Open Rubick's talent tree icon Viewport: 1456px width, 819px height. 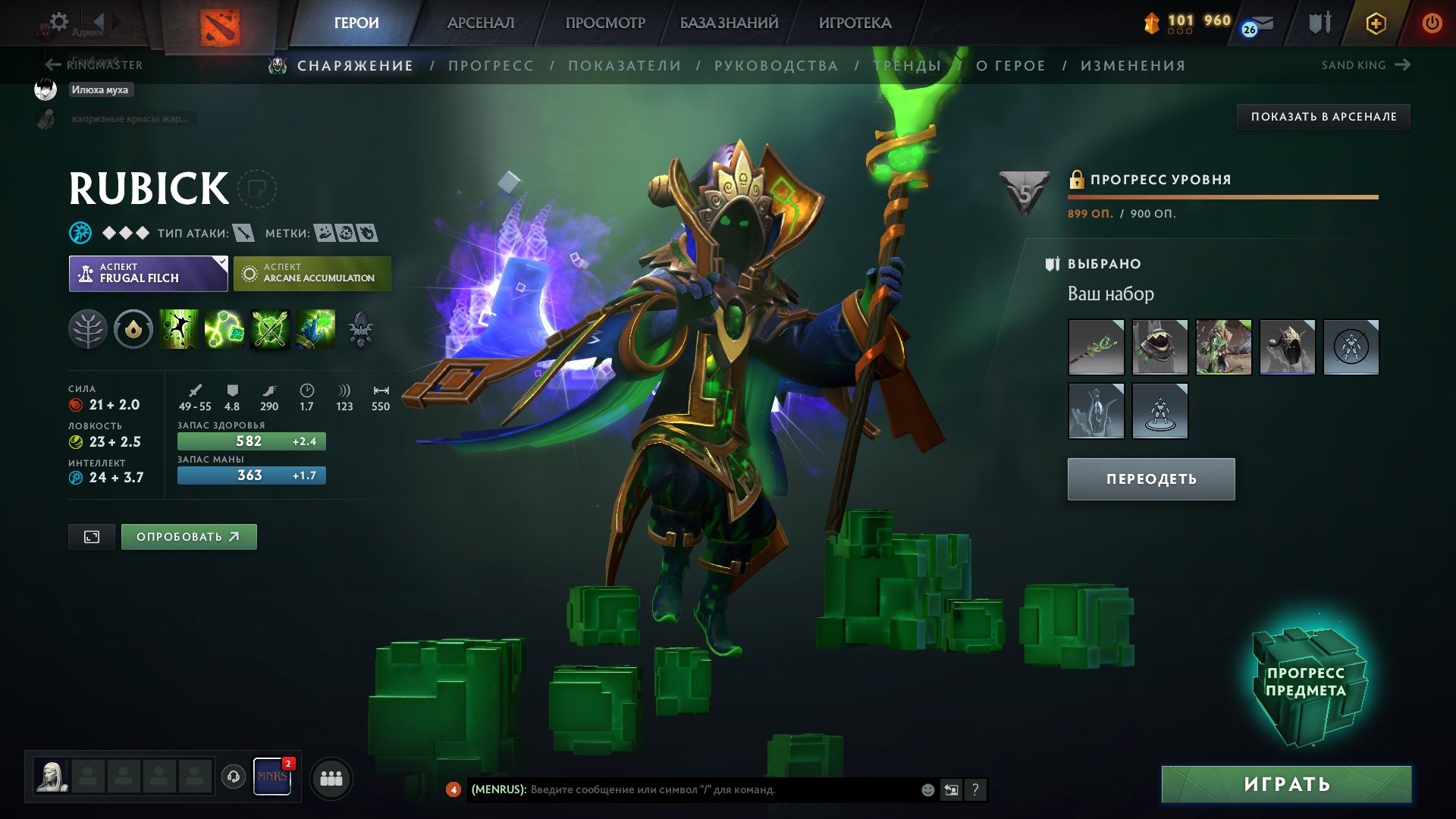point(89,329)
